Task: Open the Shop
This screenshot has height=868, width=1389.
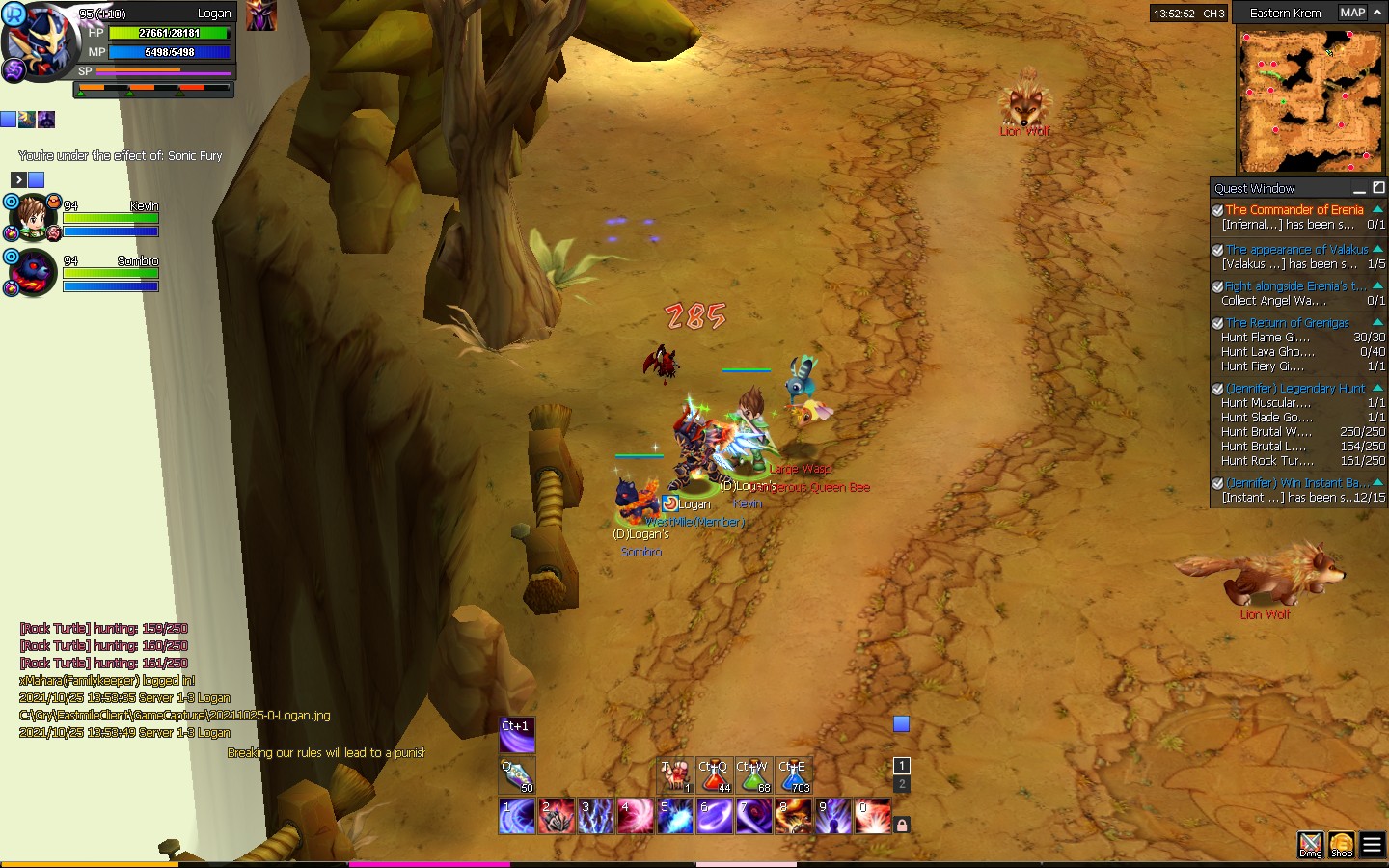Action: (1341, 845)
